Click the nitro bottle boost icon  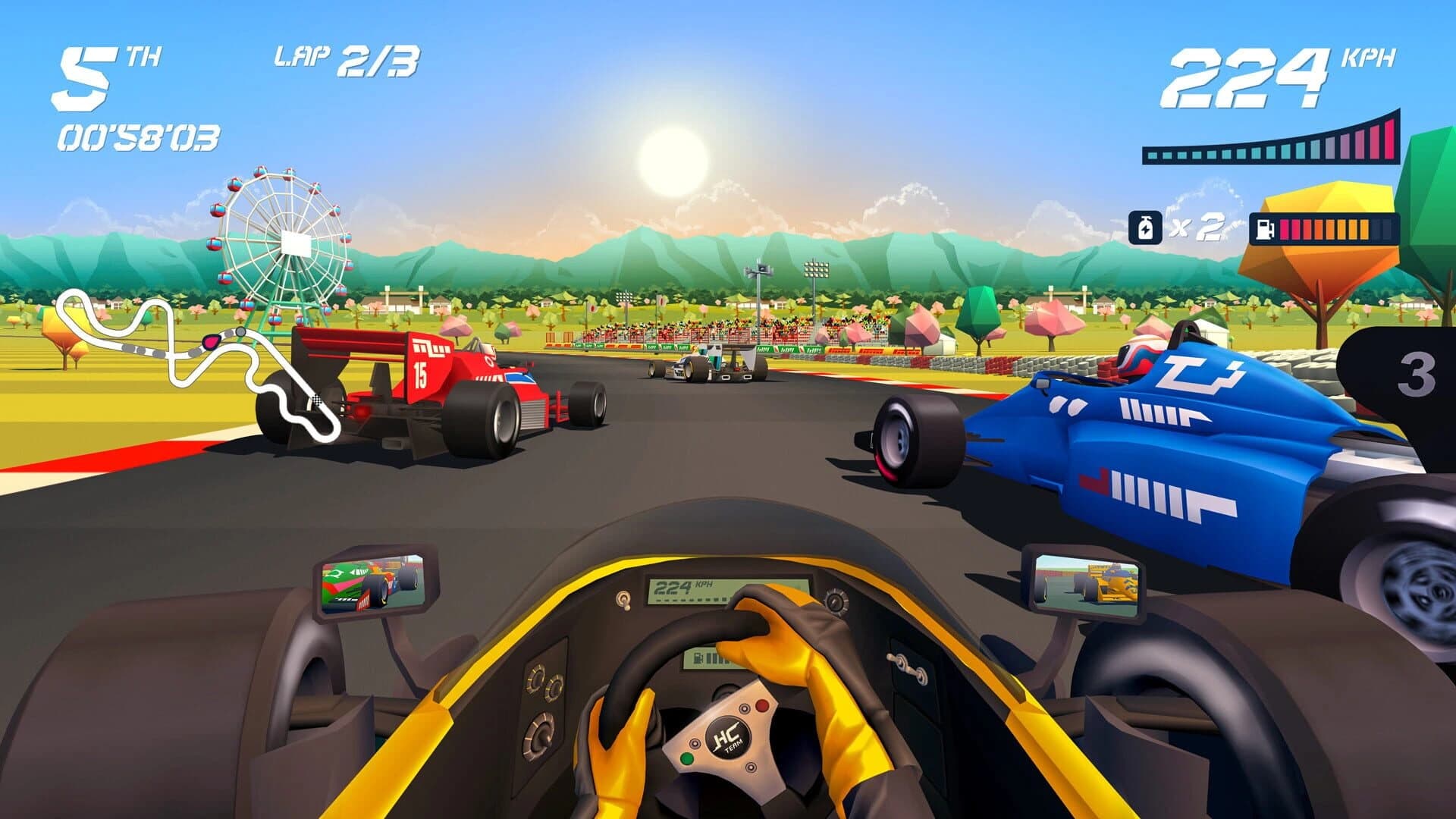(1147, 227)
